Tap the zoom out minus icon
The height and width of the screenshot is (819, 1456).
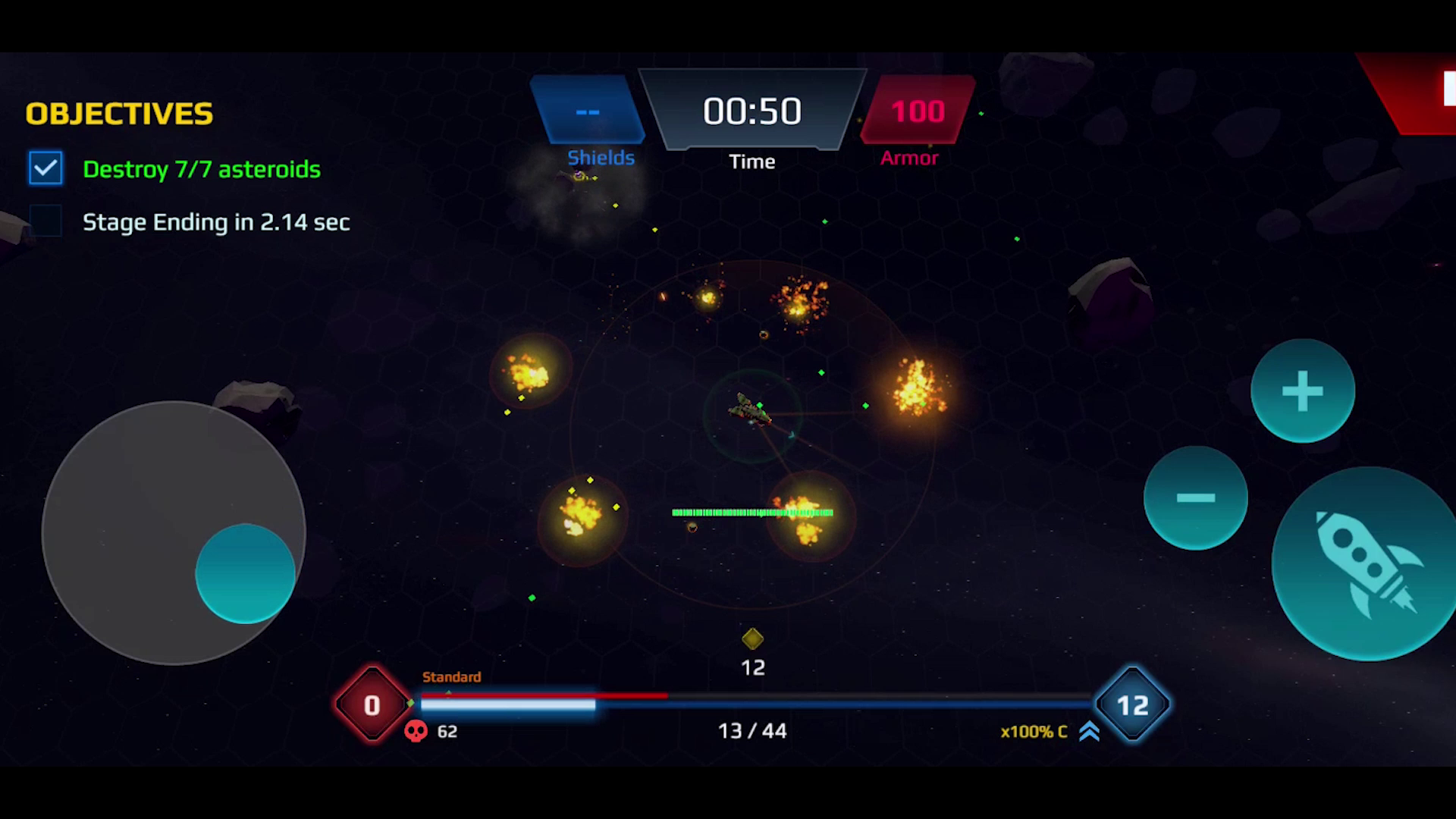click(x=1195, y=497)
